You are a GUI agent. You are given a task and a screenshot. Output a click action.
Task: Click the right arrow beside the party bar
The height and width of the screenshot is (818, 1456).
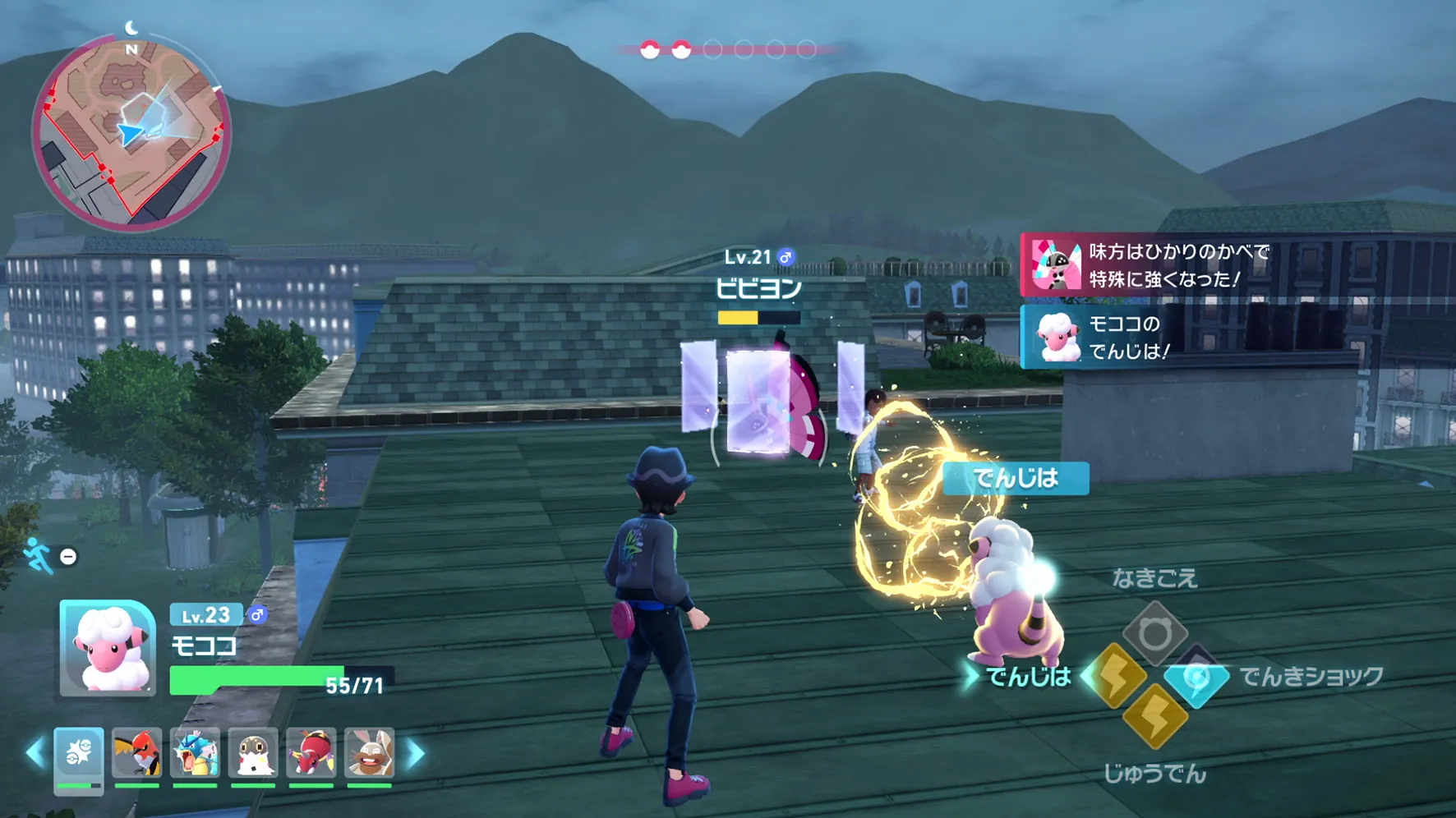416,753
